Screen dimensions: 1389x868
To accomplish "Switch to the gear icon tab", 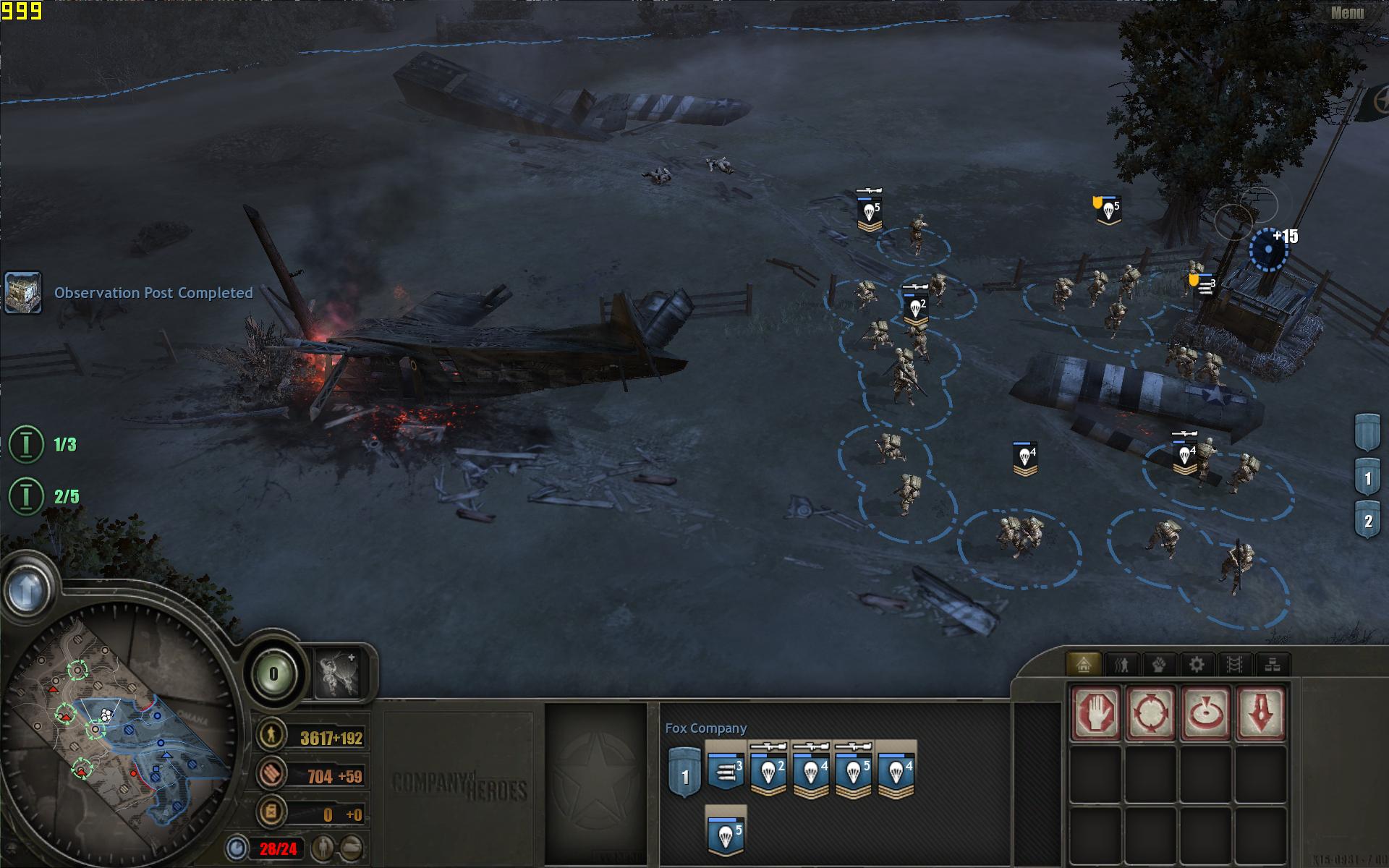I will (1197, 664).
